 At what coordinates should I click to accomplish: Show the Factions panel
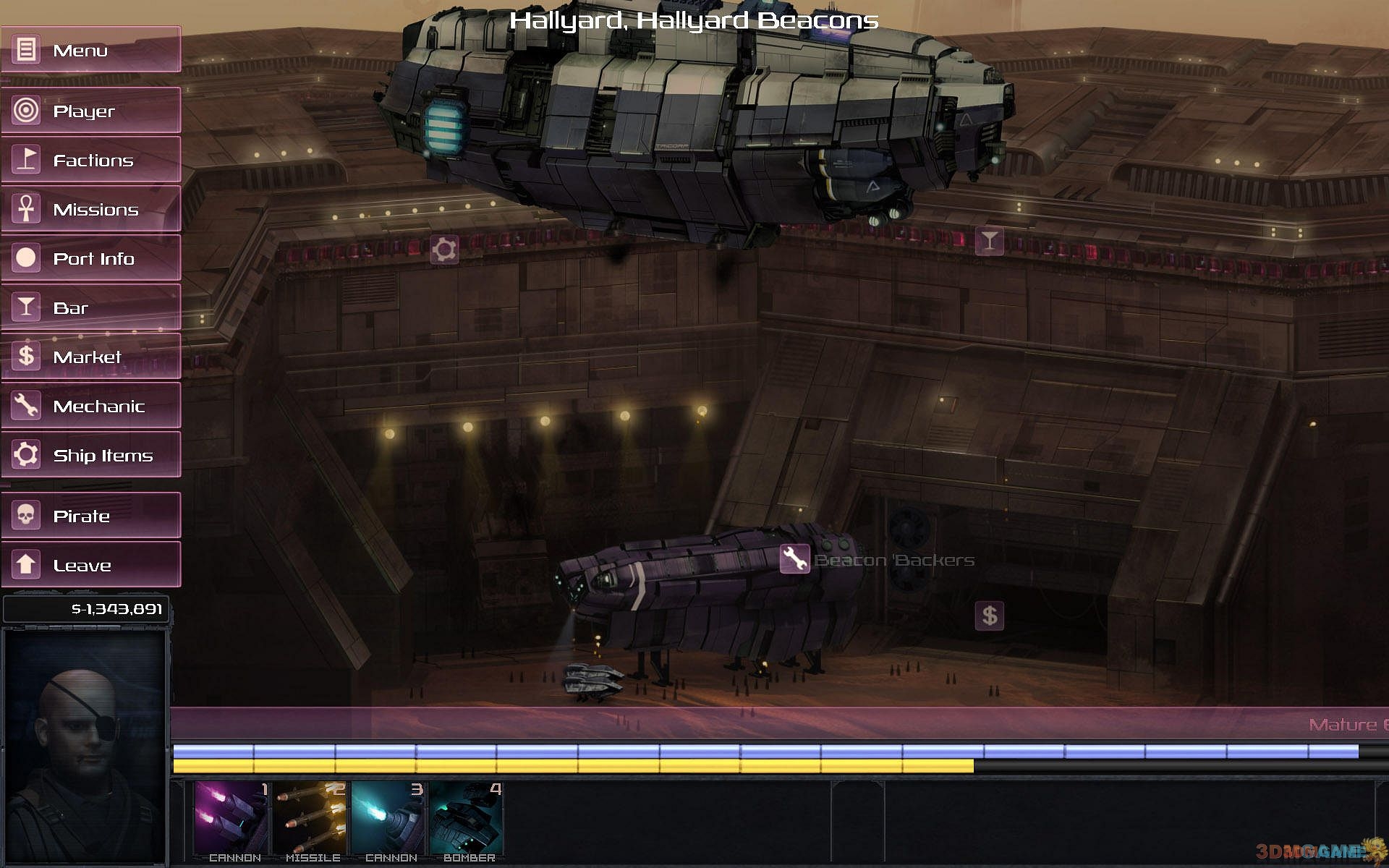[x=90, y=160]
